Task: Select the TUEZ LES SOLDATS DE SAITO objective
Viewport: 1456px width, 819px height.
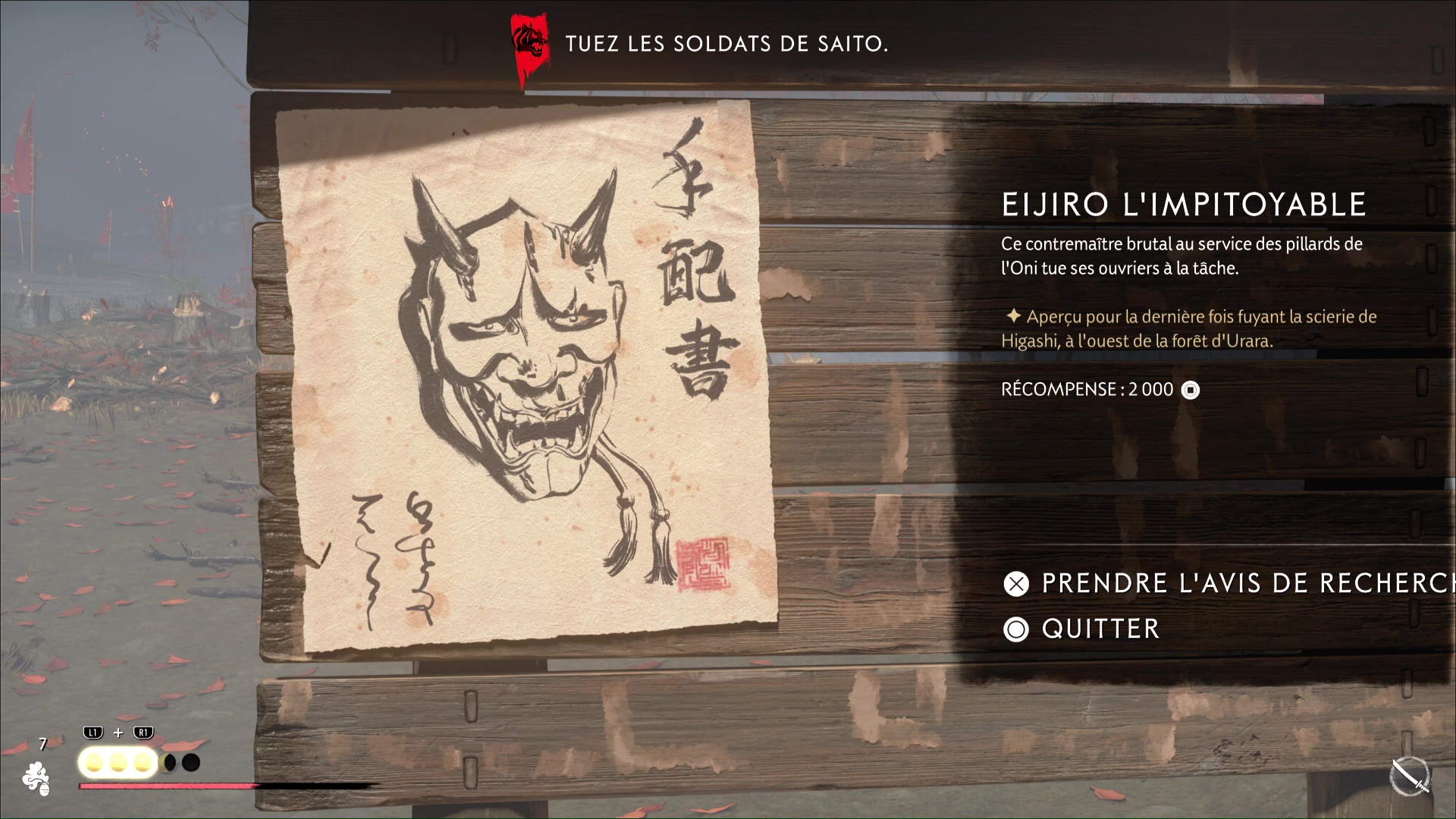Action: click(726, 43)
